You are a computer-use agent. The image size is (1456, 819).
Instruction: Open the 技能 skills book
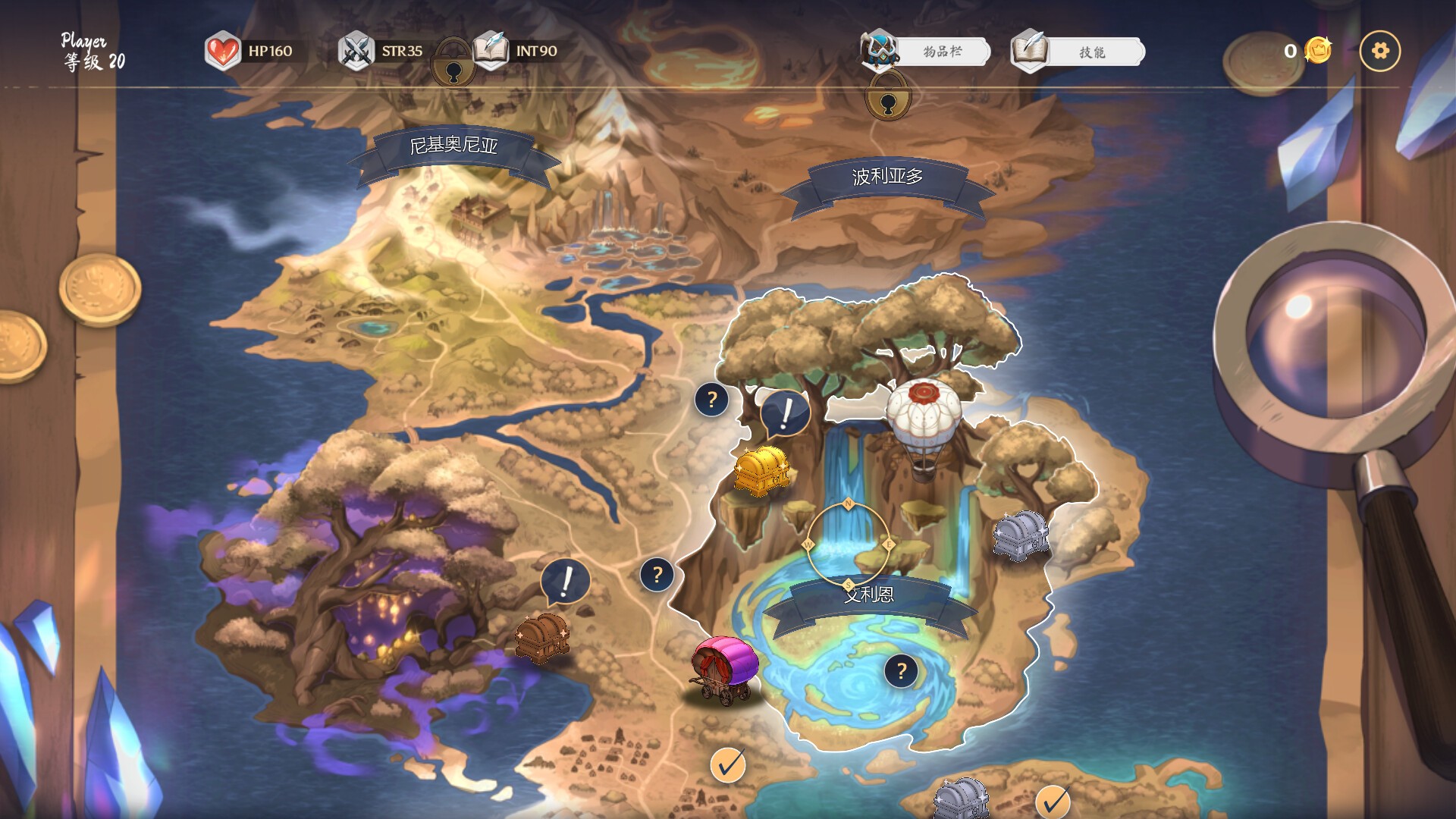tap(1090, 52)
